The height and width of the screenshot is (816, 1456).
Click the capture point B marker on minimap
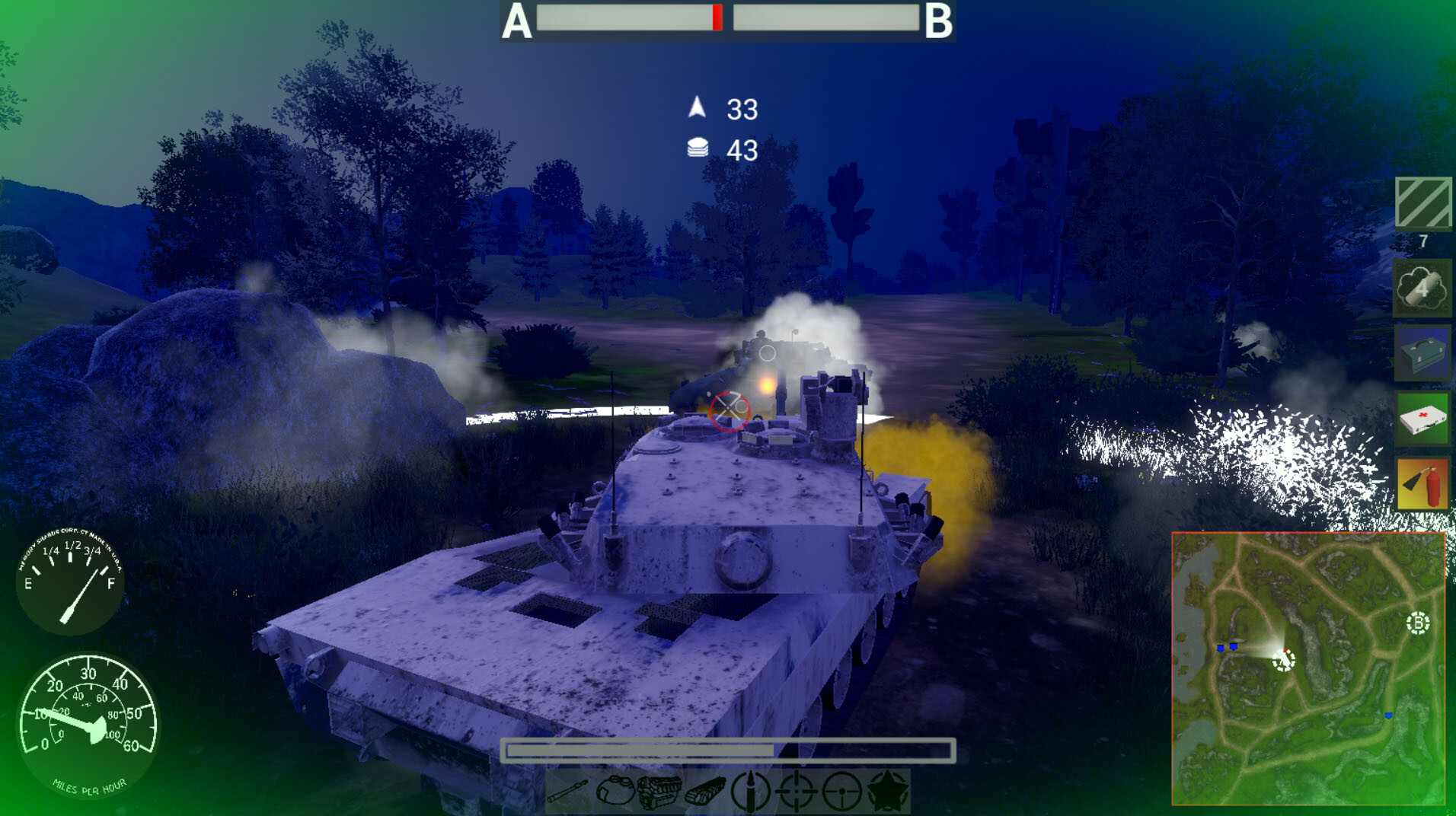pos(1418,623)
